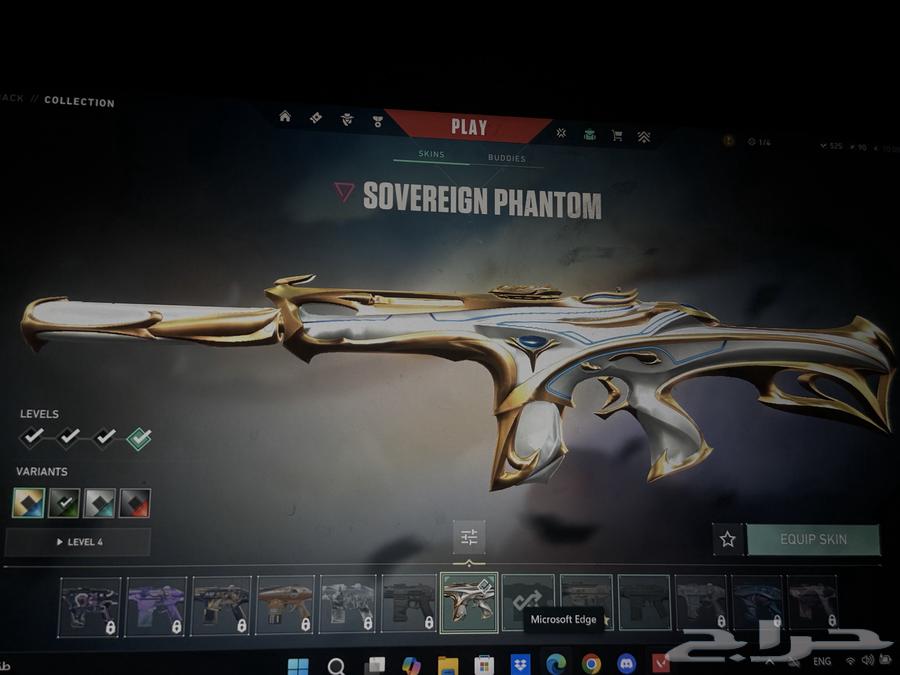
Task: Click the red PLAY button
Action: click(x=468, y=127)
